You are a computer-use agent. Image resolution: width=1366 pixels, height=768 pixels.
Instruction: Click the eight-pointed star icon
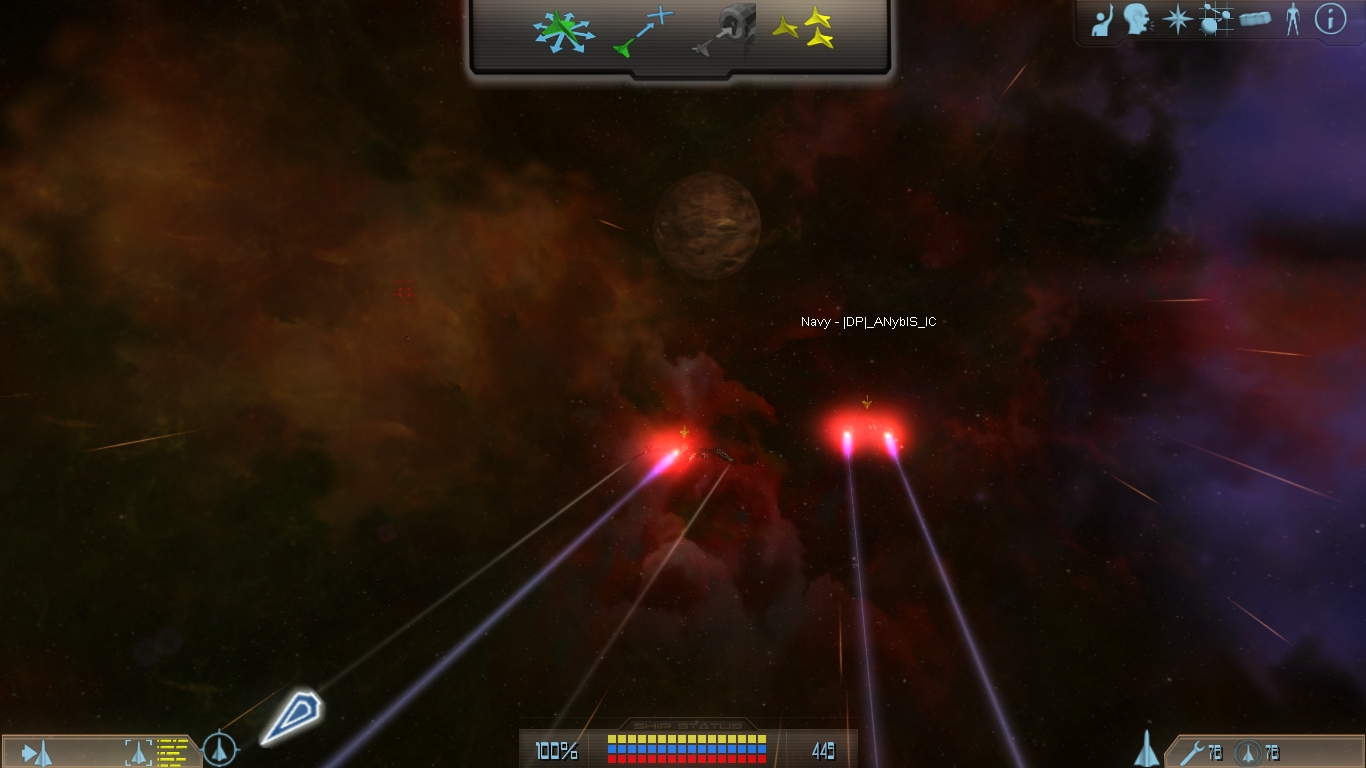click(x=1177, y=20)
